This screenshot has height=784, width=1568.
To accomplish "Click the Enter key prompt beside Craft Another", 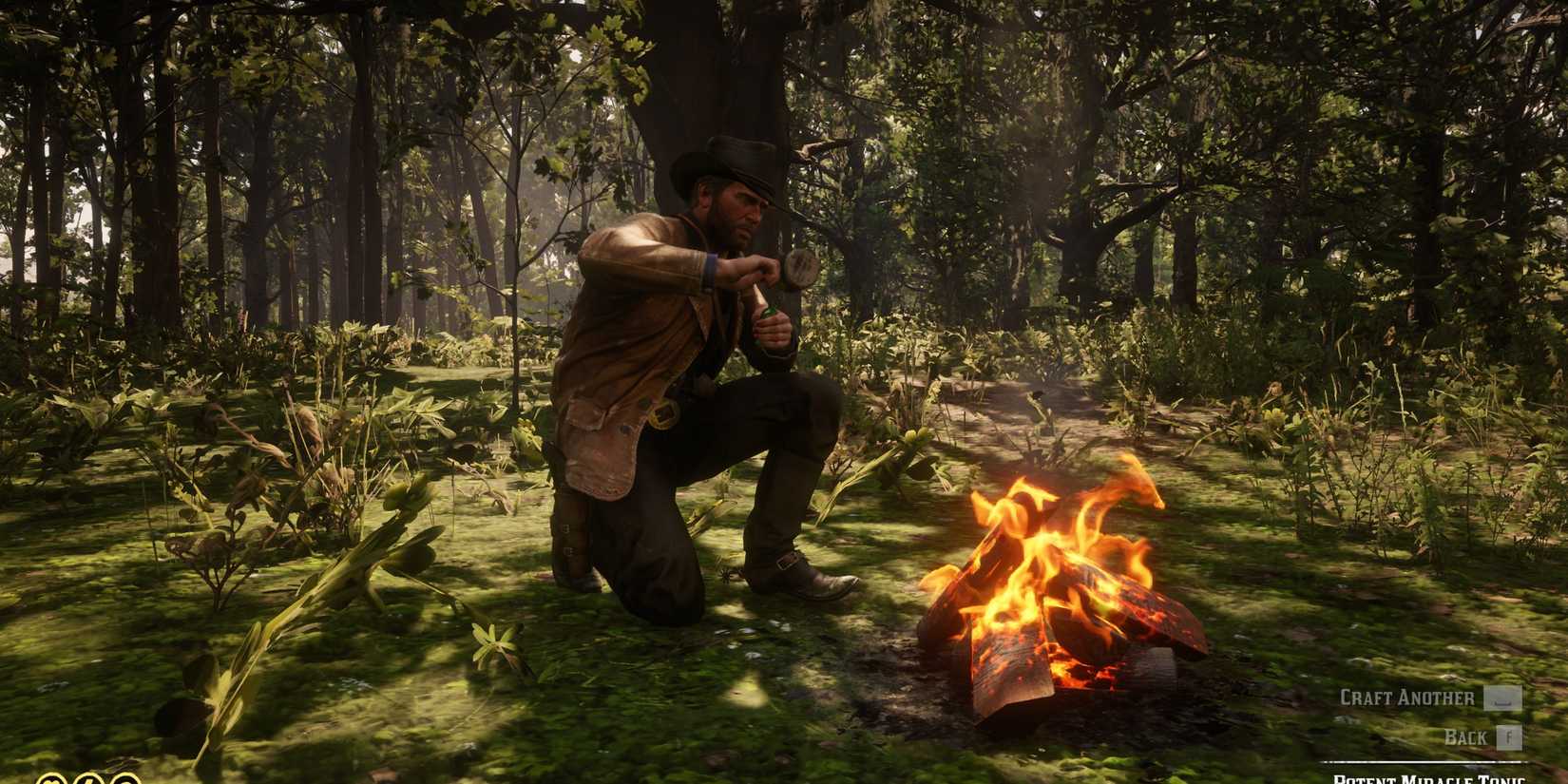I will point(1503,698).
